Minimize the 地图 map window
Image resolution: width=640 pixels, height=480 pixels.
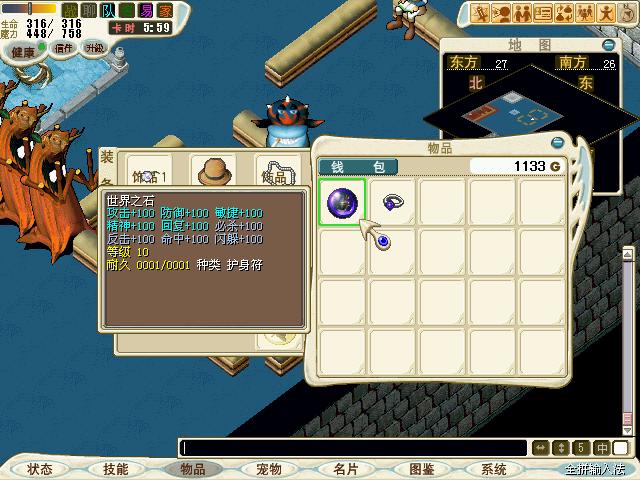(x=608, y=45)
